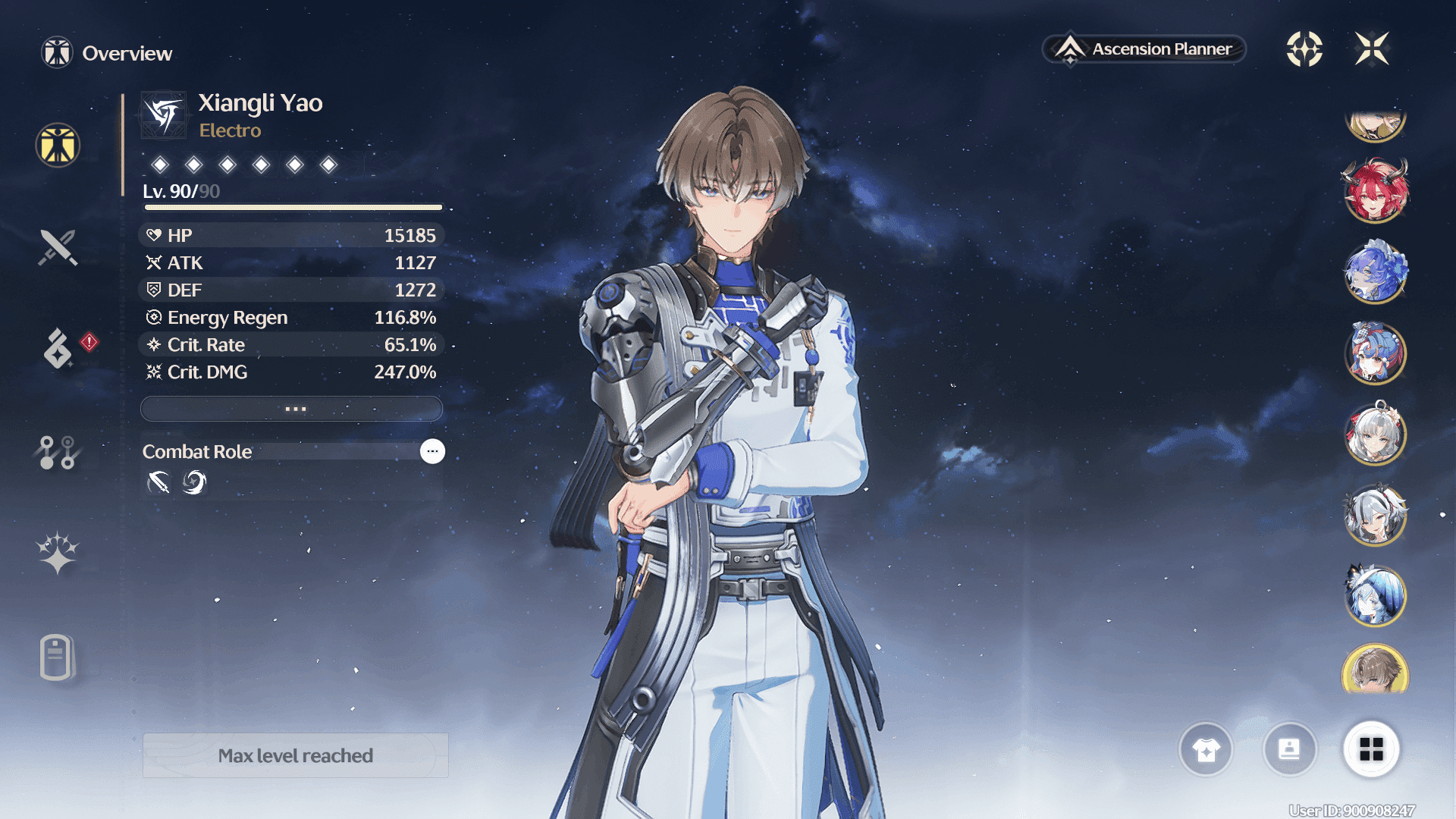Switch to the skill tree Forte tab
The width and height of the screenshot is (1456, 819).
58,453
